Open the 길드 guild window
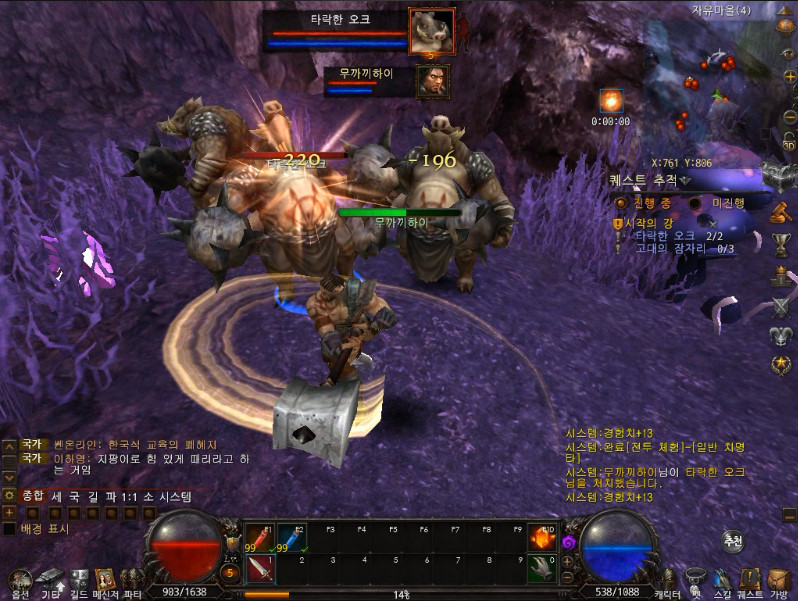 point(79,580)
